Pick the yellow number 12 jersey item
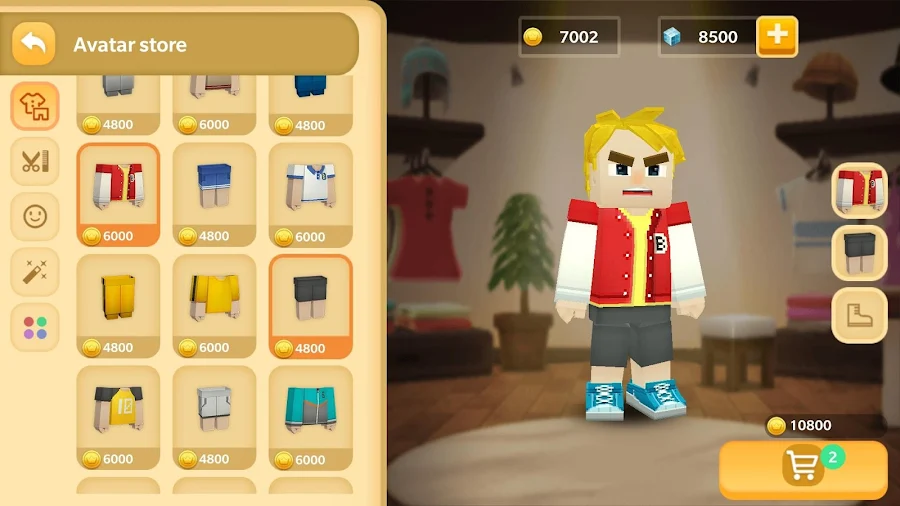 118,416
